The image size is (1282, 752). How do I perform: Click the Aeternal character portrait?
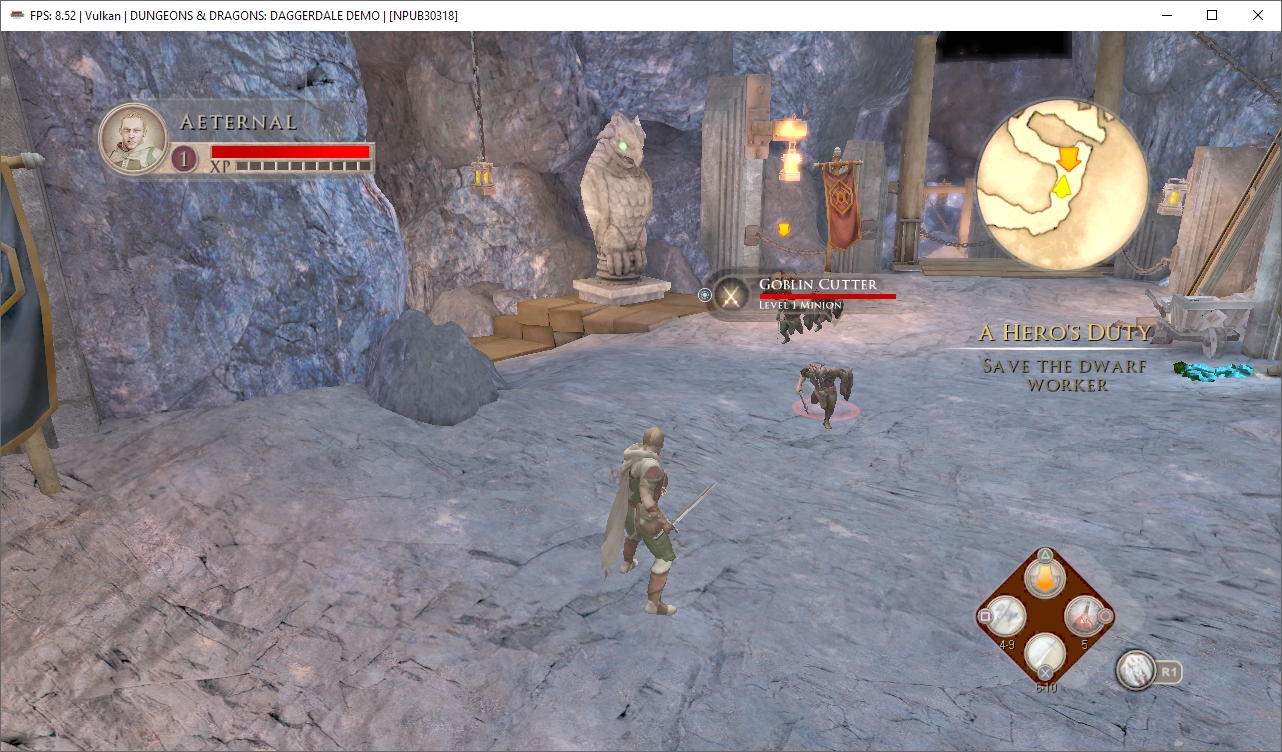(133, 139)
